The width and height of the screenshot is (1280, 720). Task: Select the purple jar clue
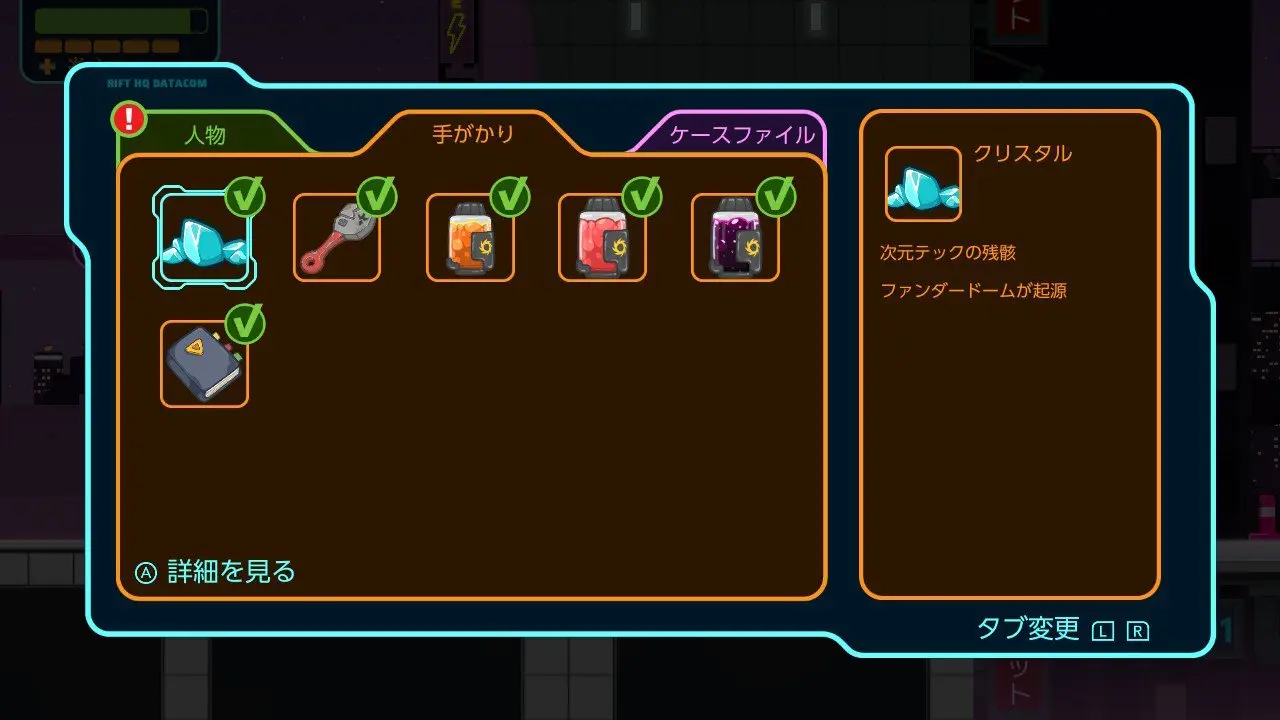pos(735,238)
